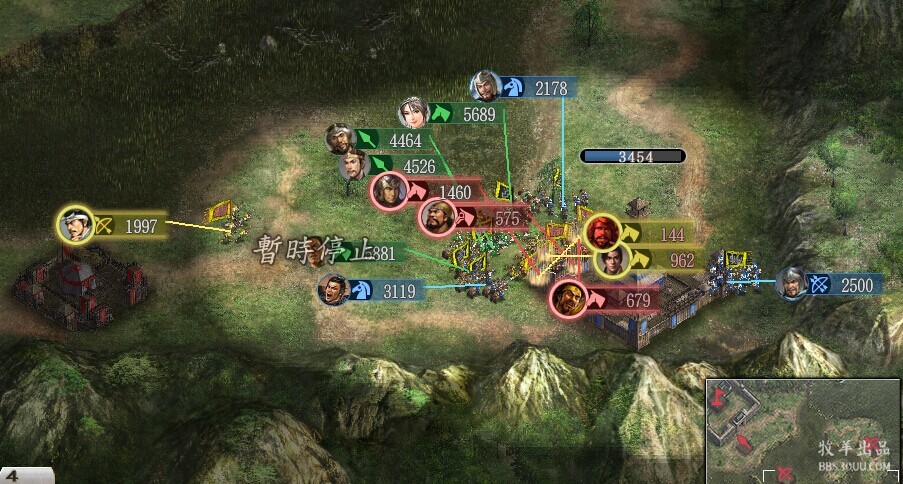The height and width of the screenshot is (484, 903).
Task: Target the red-faced officer with 144 troops
Action: [602, 233]
